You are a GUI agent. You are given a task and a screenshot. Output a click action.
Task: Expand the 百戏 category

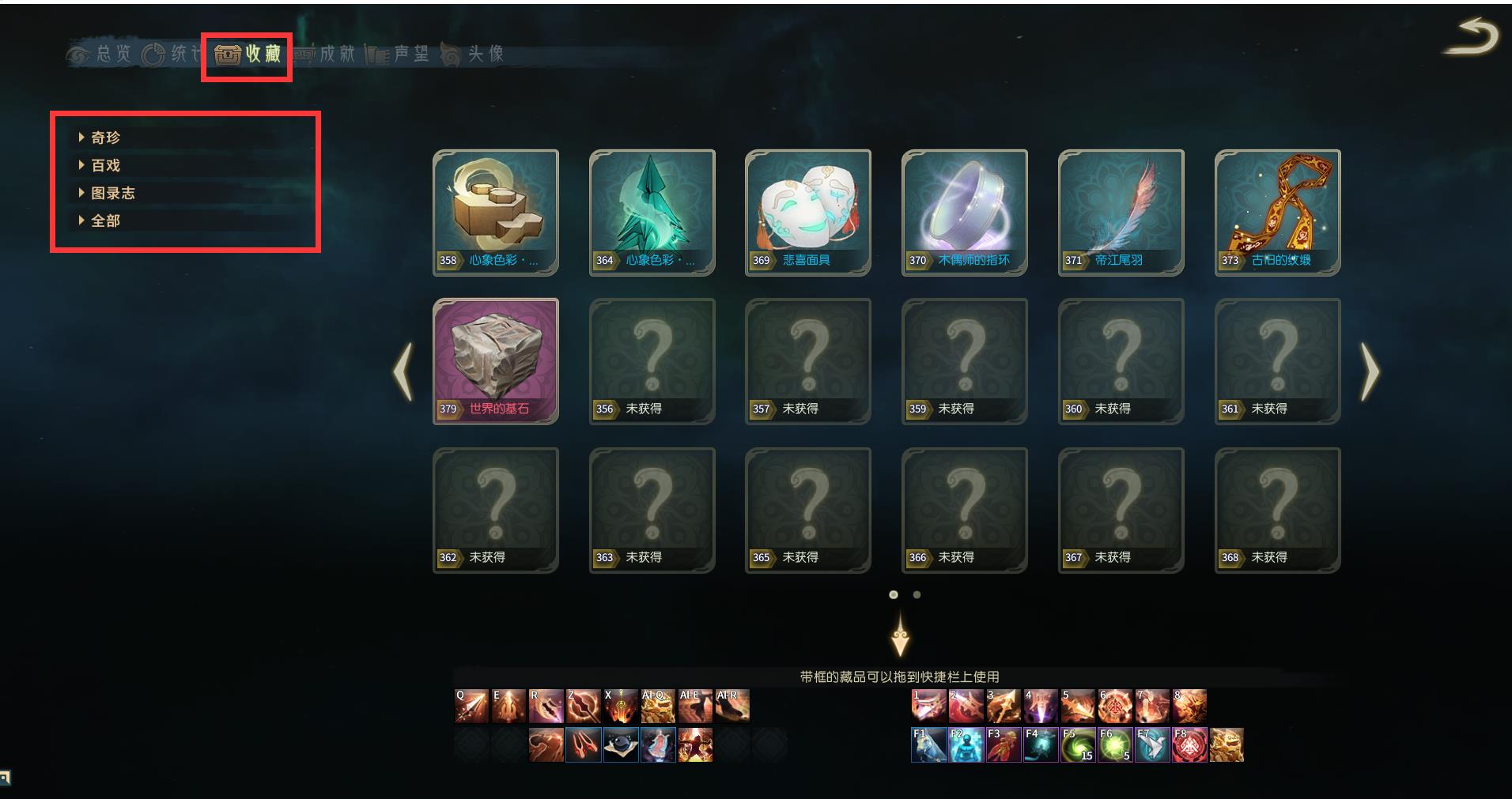105,165
